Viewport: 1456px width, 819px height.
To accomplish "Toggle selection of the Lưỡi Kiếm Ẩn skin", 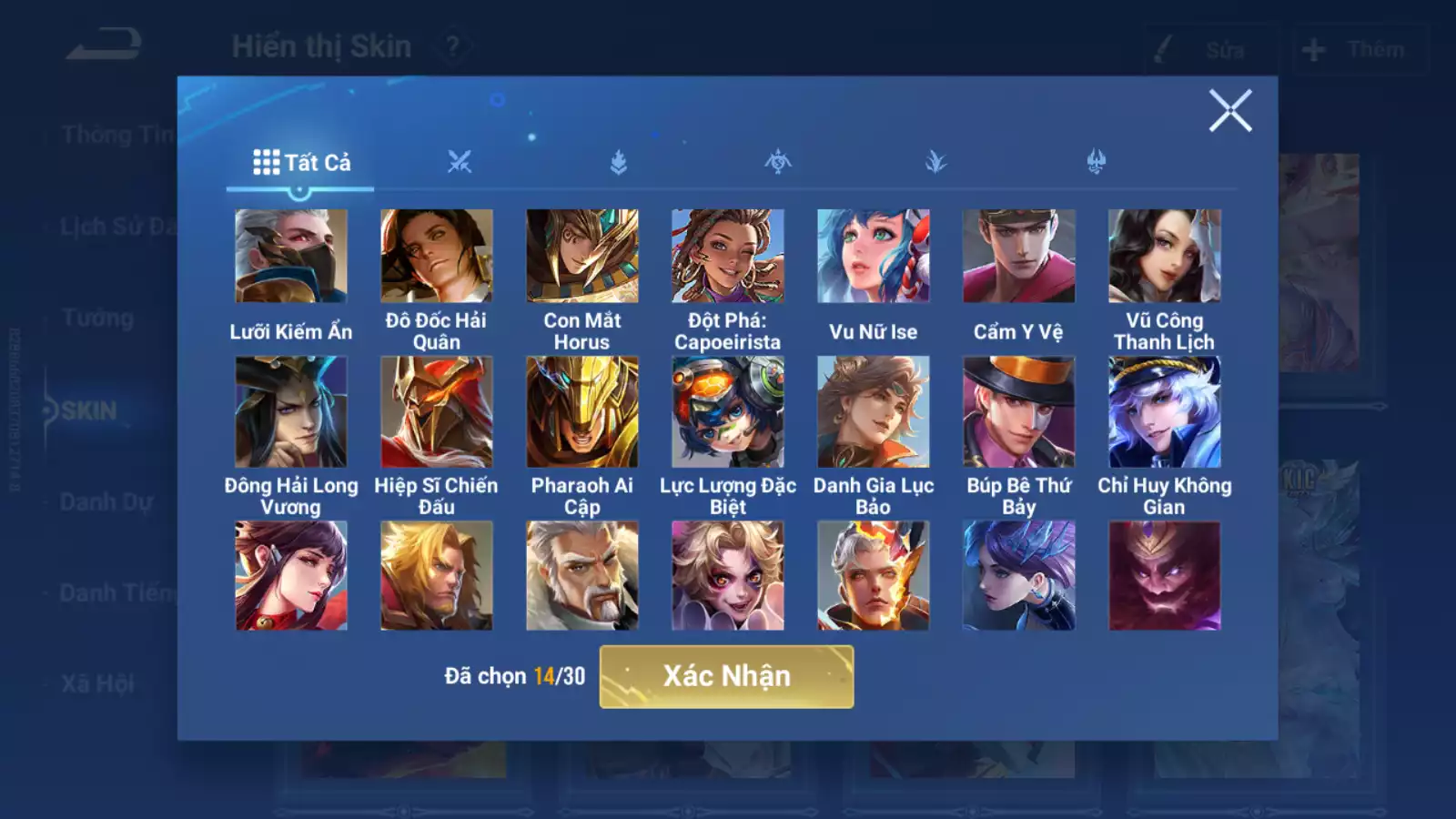I will click(289, 257).
